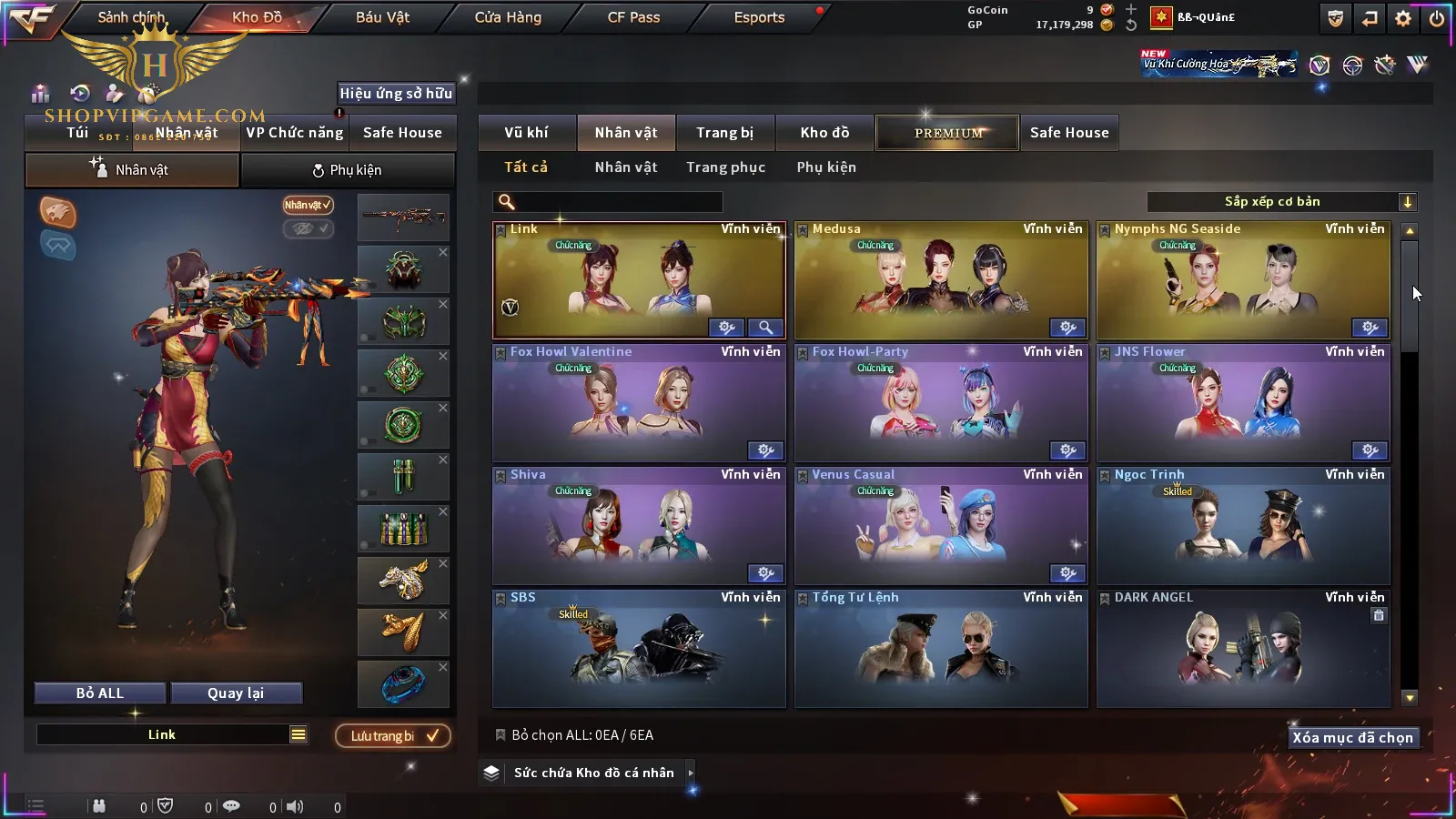Viewport: 1456px width, 819px height.
Task: Filter by Trang phục category
Action: tap(725, 167)
